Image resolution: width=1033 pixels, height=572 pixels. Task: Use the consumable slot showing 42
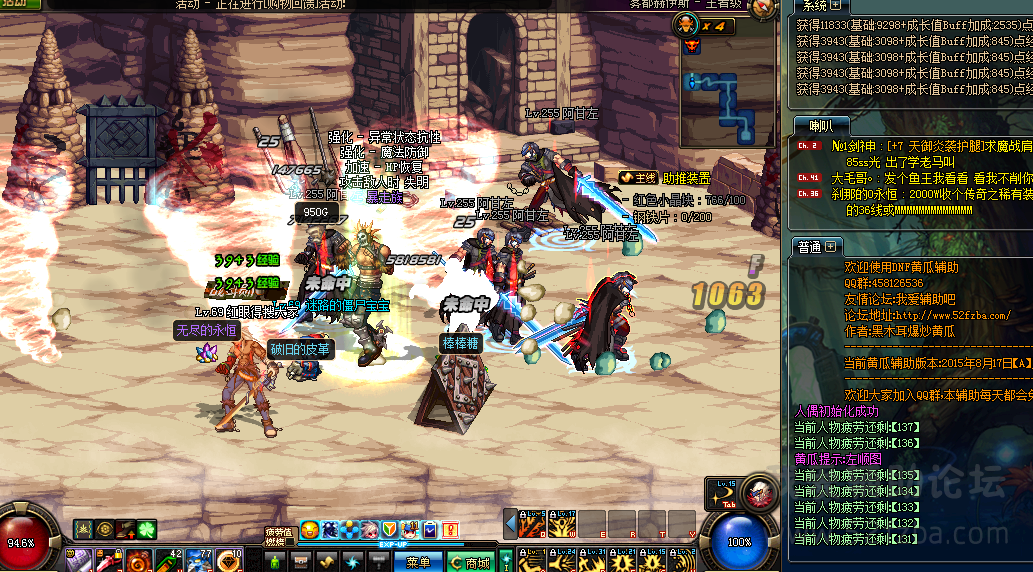(x=168, y=559)
